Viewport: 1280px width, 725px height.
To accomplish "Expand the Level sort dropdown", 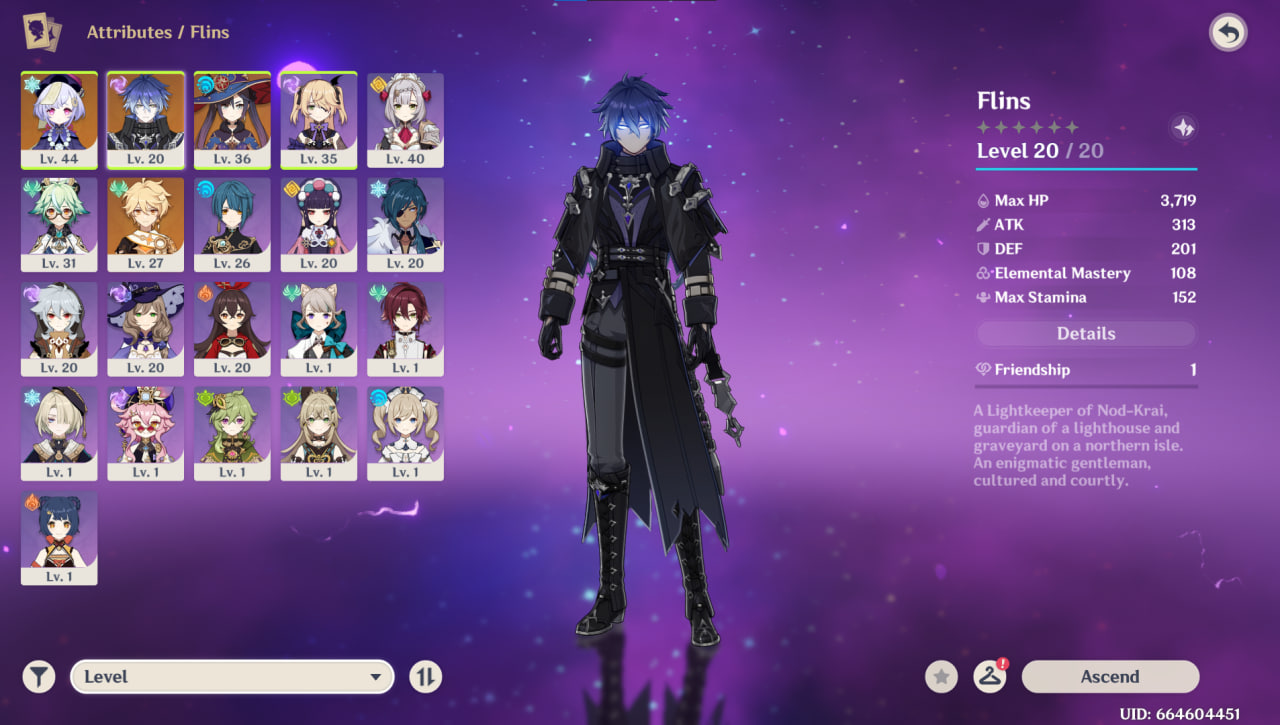I will pos(232,677).
